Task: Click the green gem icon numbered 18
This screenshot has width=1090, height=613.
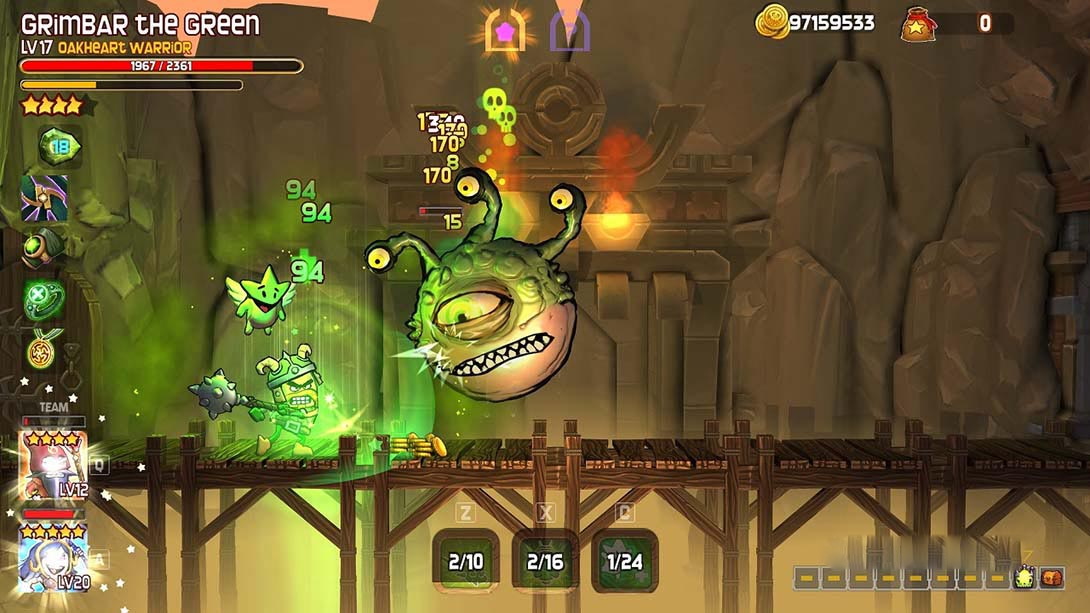Action: (59, 147)
